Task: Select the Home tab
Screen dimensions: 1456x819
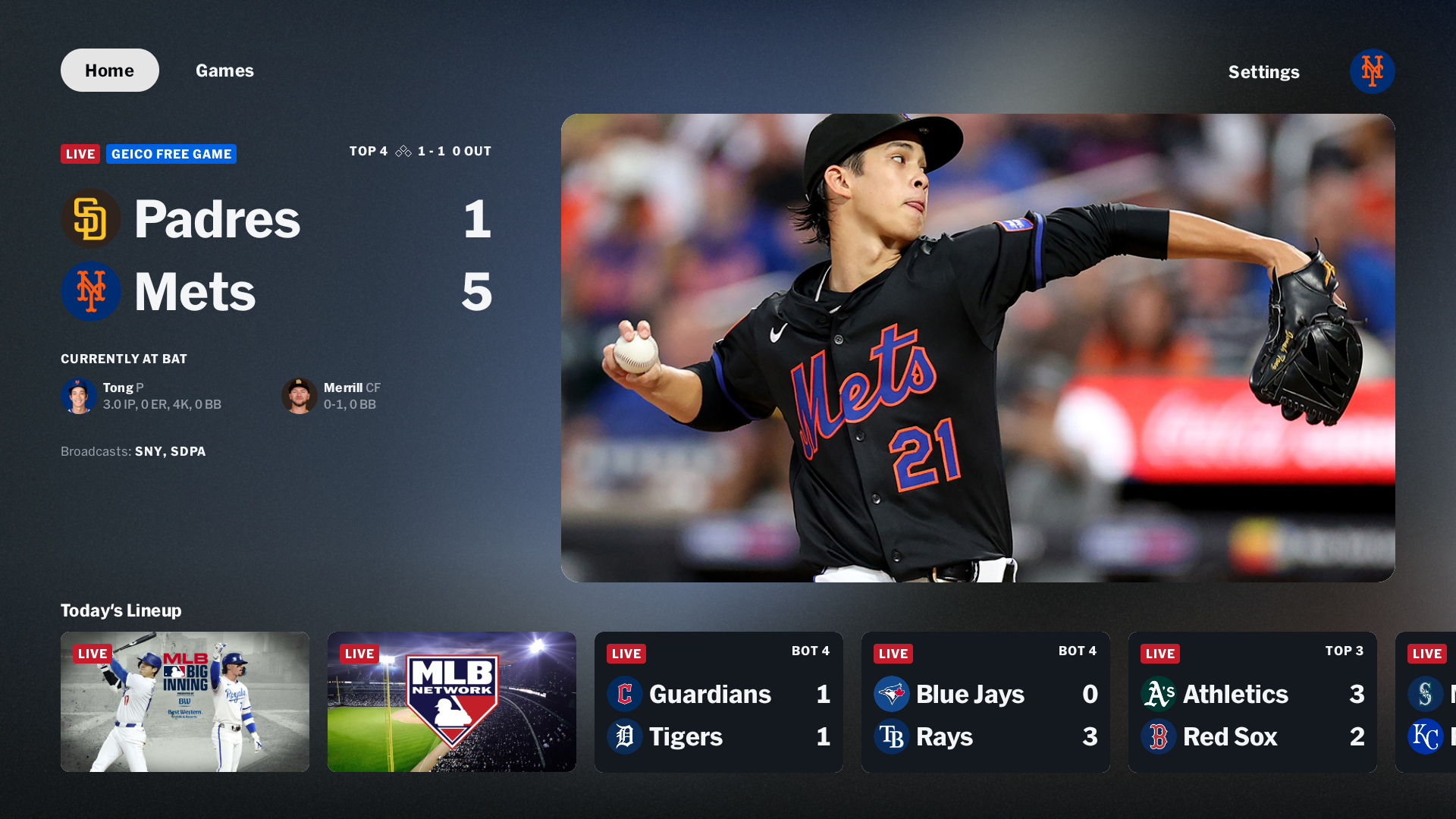Action: 109,70
